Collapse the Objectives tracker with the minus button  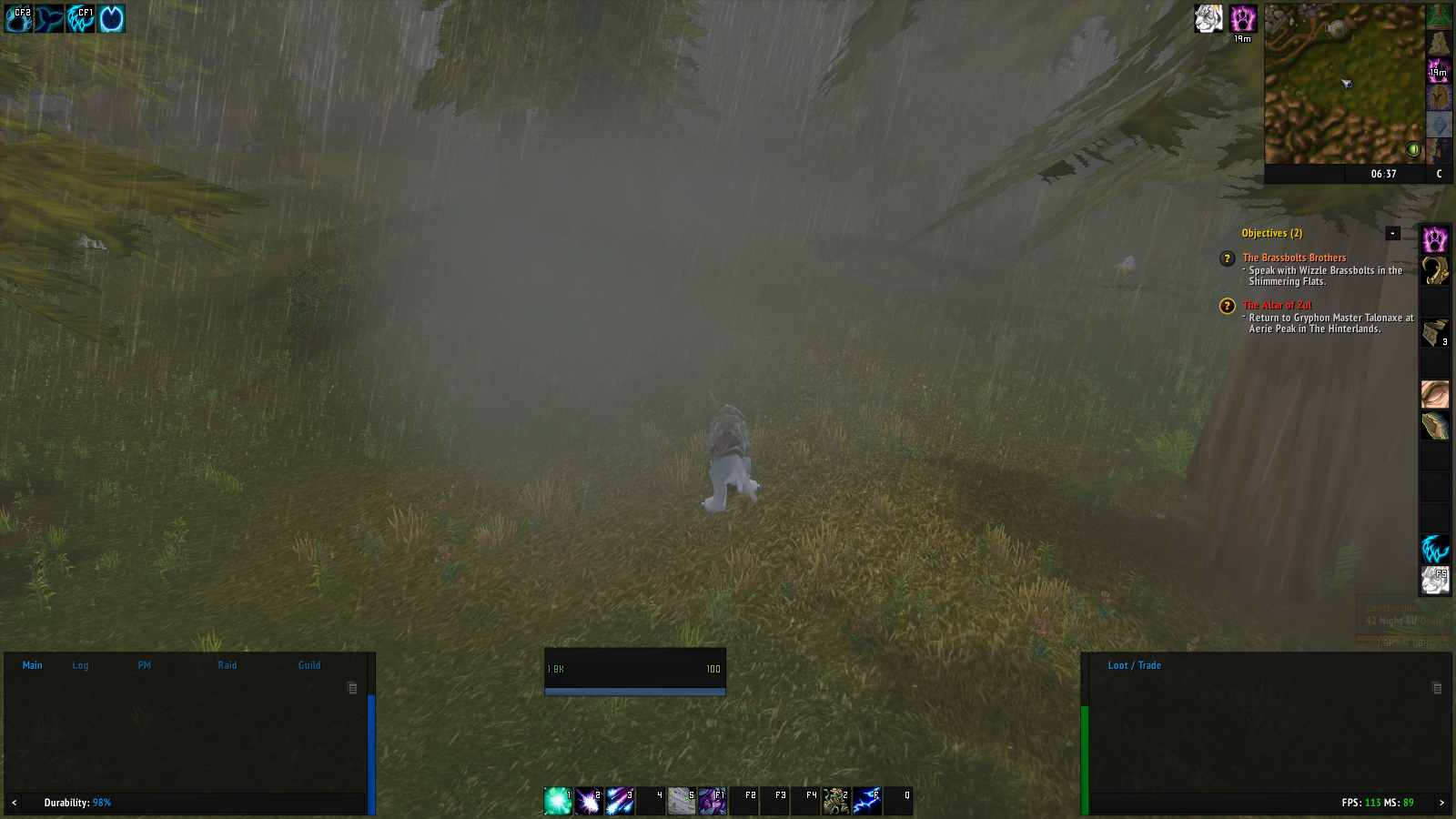click(x=1393, y=234)
